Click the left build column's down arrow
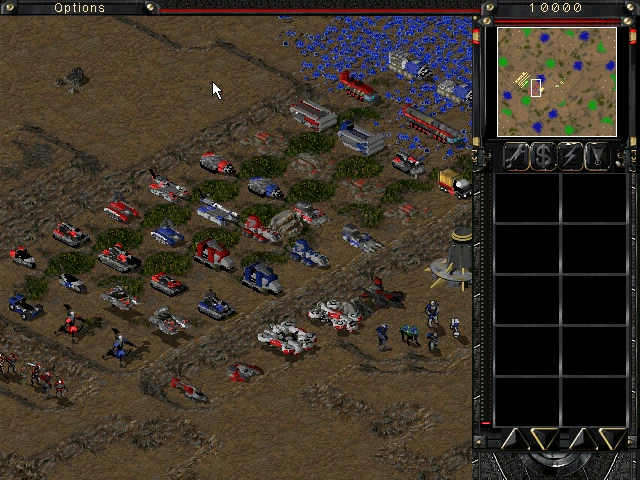The image size is (640, 480). coord(544,438)
